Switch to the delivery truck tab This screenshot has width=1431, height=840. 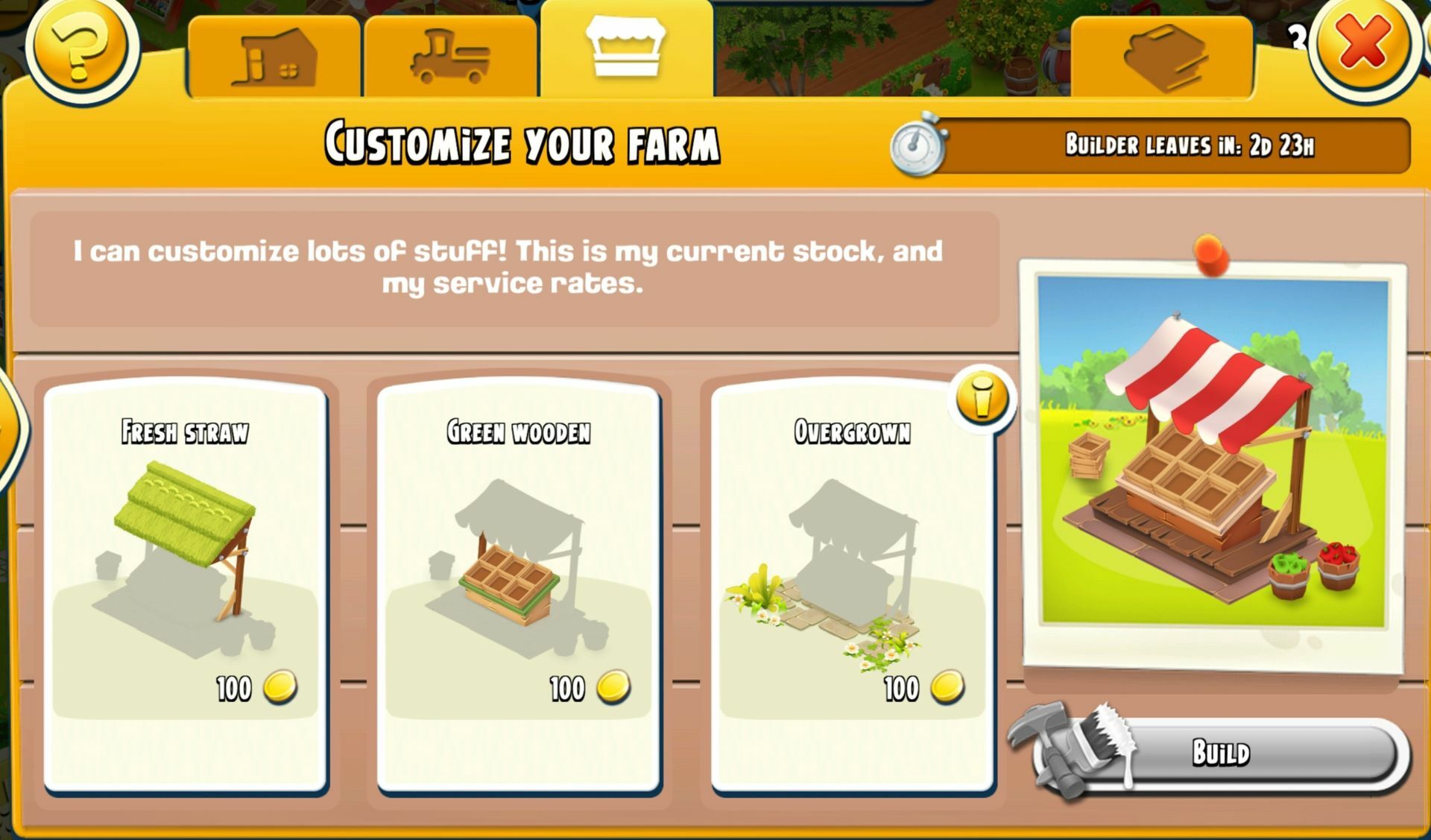coord(450,57)
